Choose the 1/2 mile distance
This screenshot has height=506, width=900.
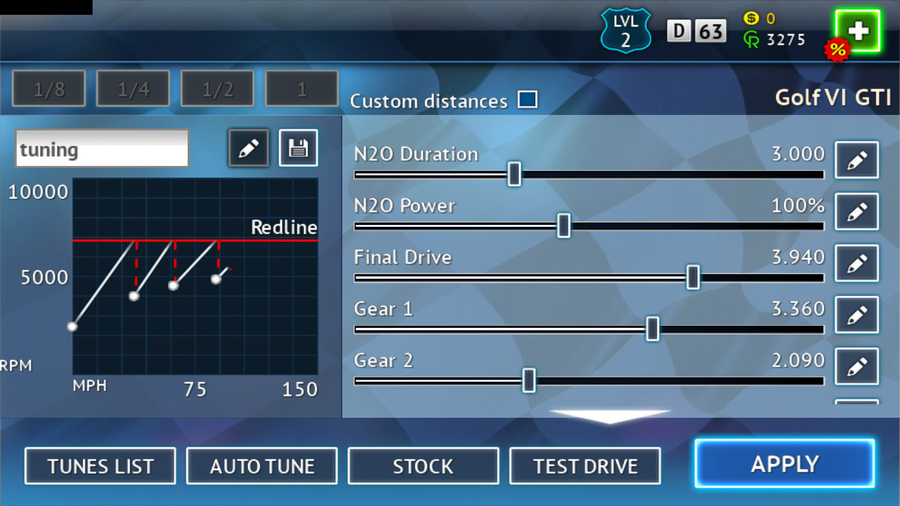pos(217,90)
